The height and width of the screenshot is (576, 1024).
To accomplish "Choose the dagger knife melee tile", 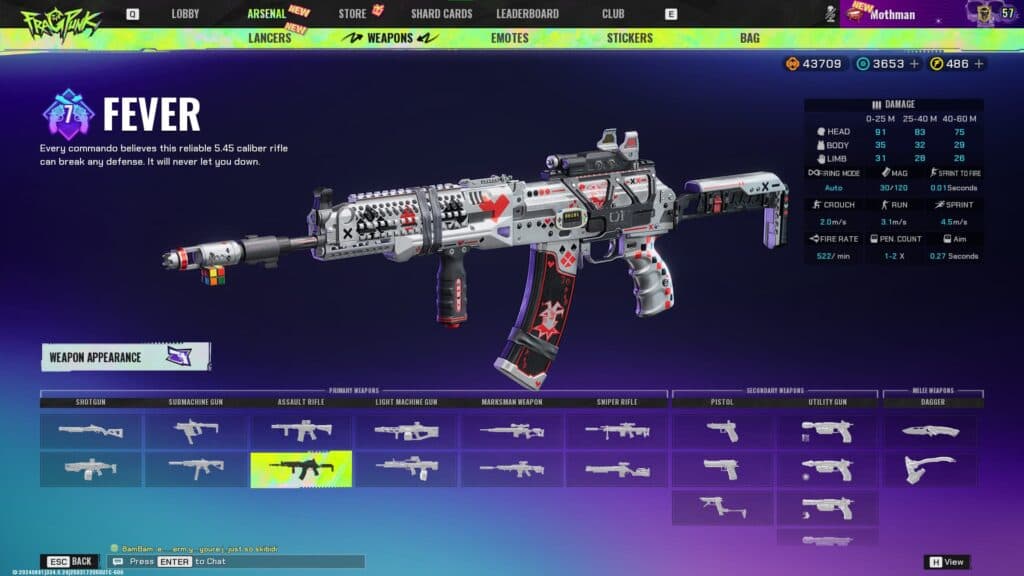I will pyautogui.click(x=929, y=431).
